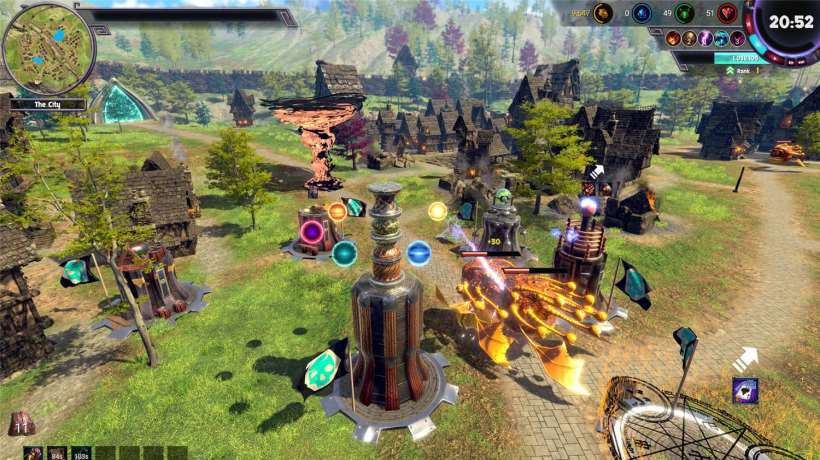Image resolution: width=820 pixels, height=460 pixels.
Task: Pick the purple orb on the tower wheel
Action: (312, 233)
